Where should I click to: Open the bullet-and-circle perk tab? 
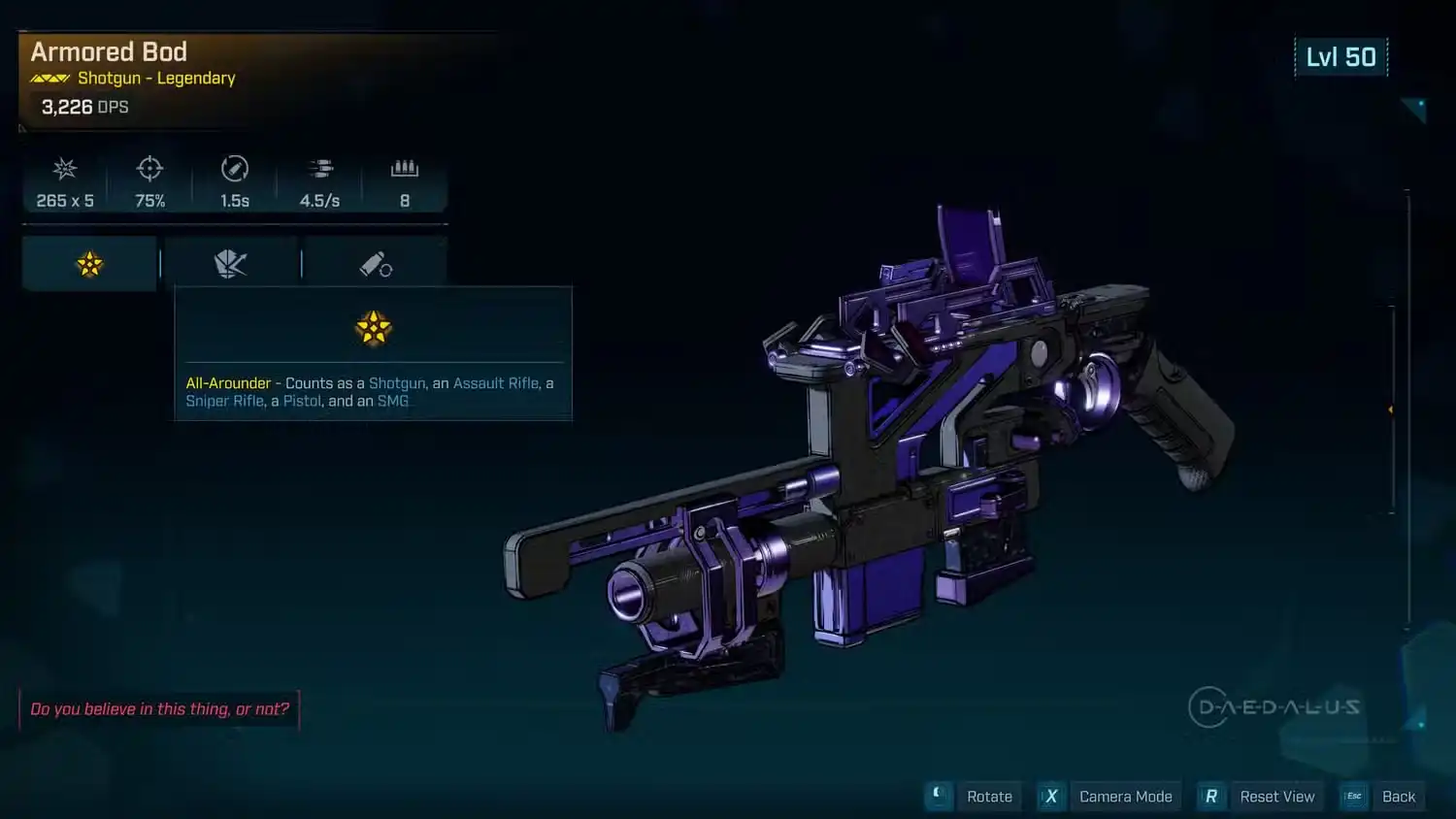pos(376,264)
